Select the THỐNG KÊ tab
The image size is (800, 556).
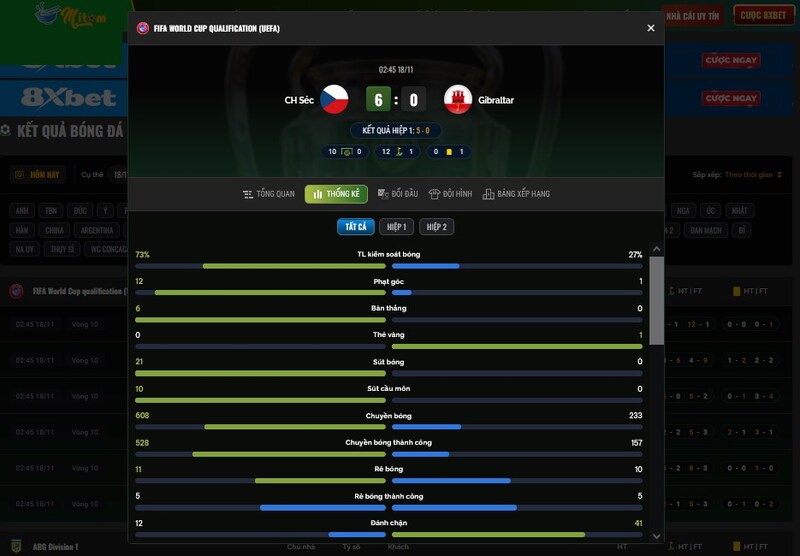[x=336, y=194]
